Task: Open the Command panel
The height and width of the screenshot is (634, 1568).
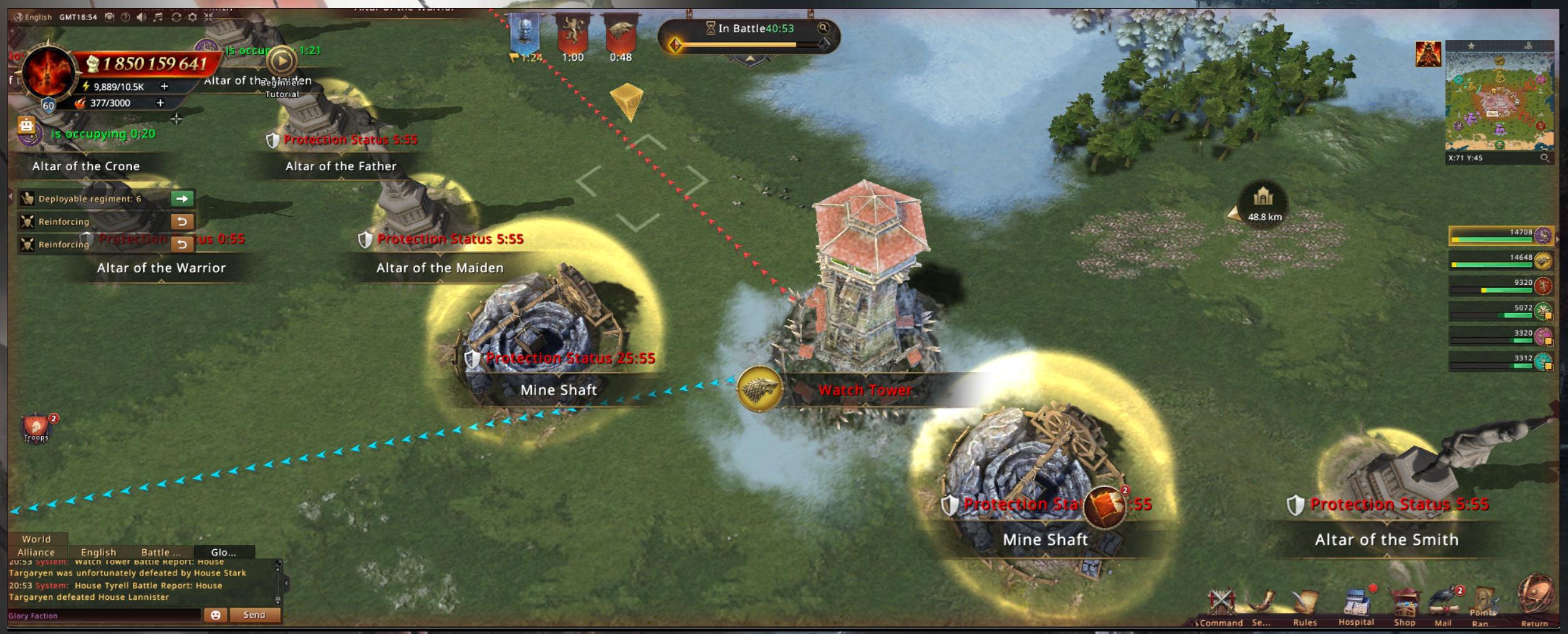Action: 1221,603
